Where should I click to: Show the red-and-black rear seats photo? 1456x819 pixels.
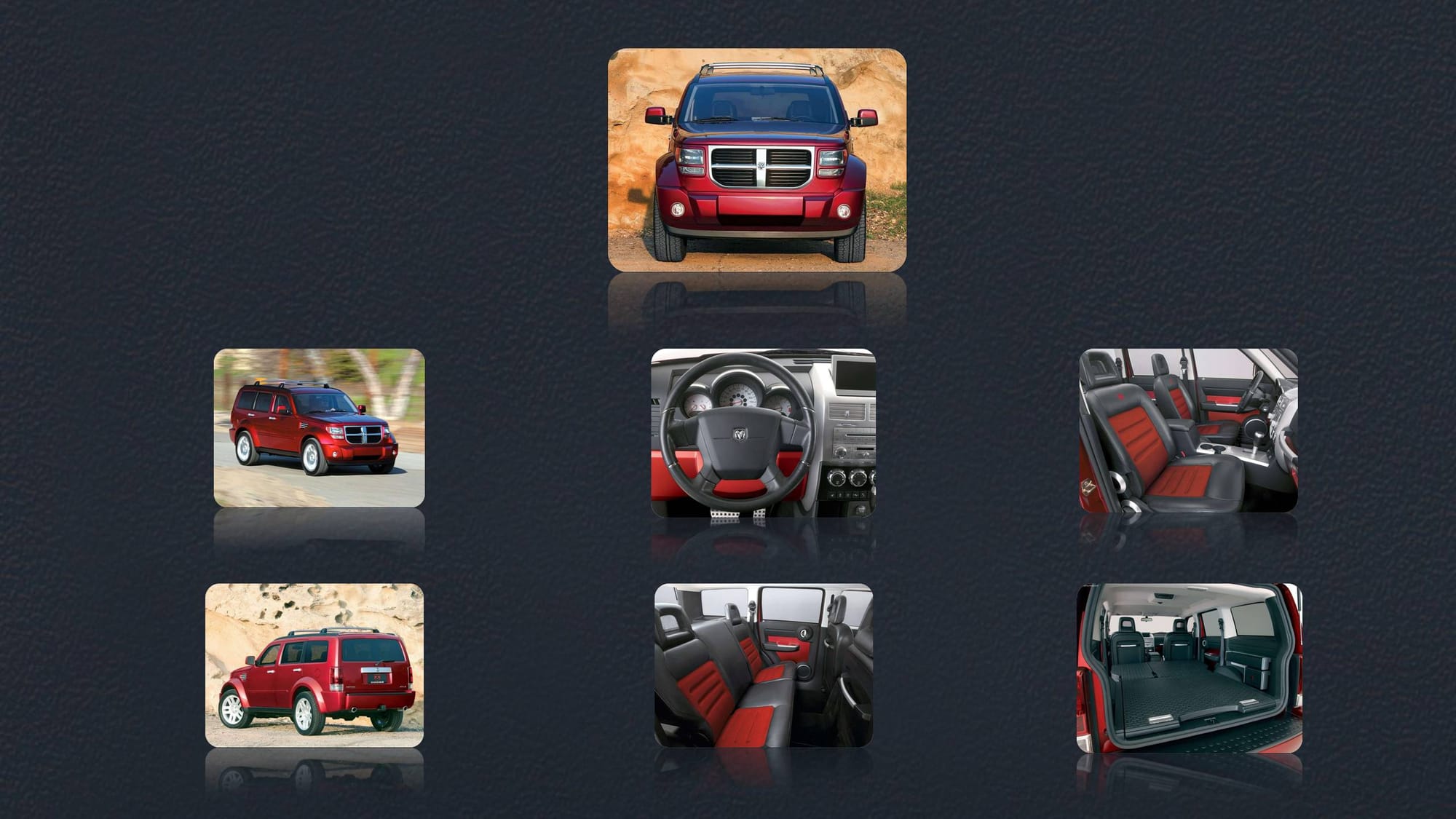[763, 665]
